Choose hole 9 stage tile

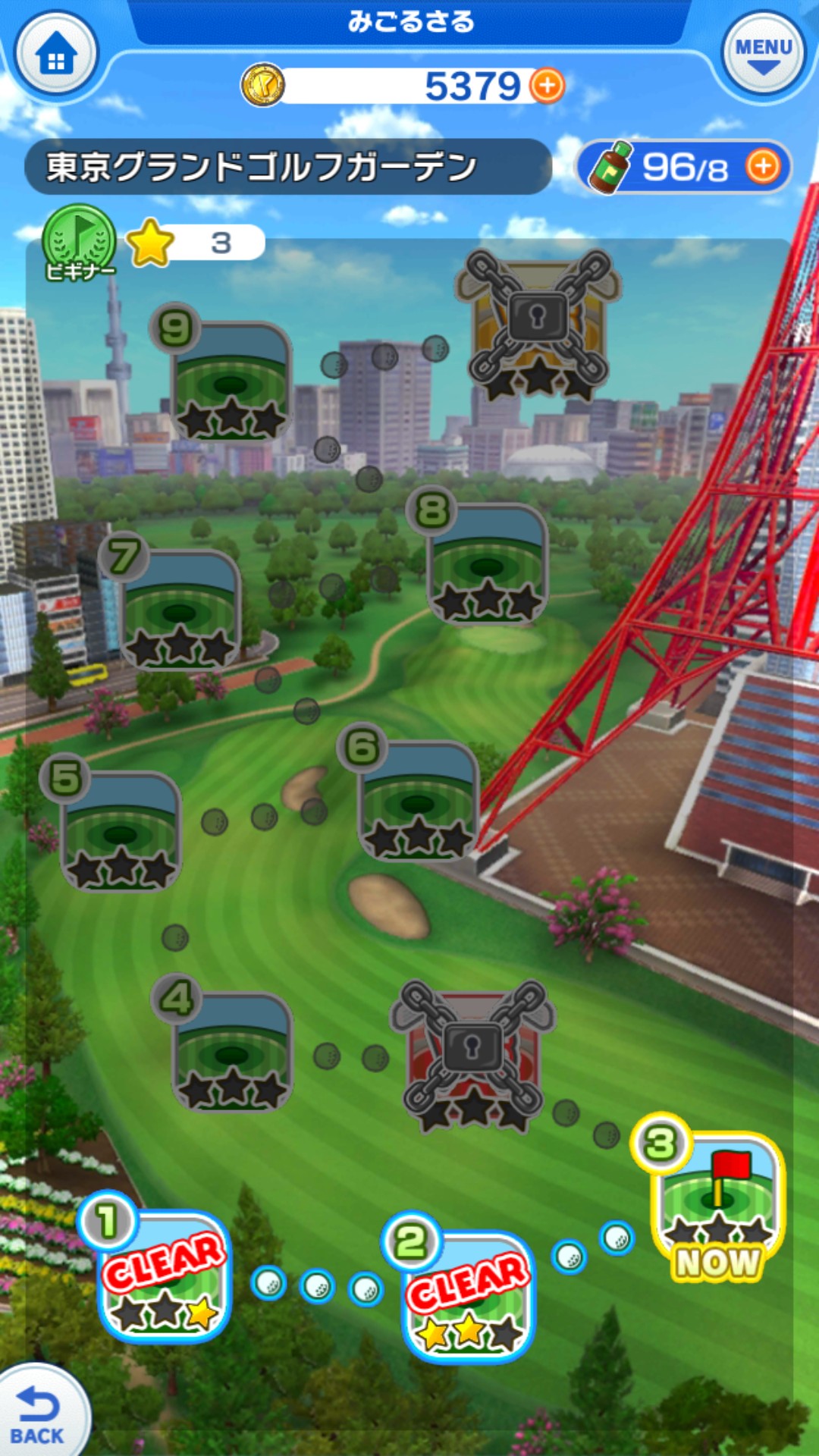click(231, 381)
